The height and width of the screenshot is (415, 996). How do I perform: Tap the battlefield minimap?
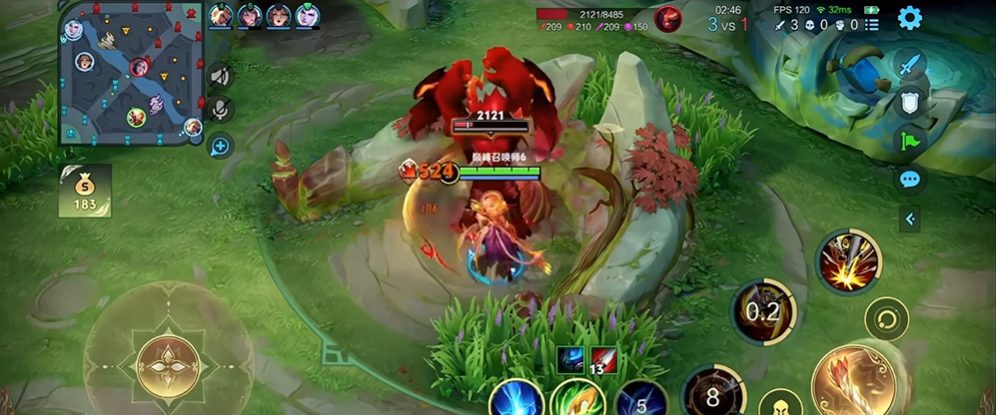pyautogui.click(x=131, y=73)
